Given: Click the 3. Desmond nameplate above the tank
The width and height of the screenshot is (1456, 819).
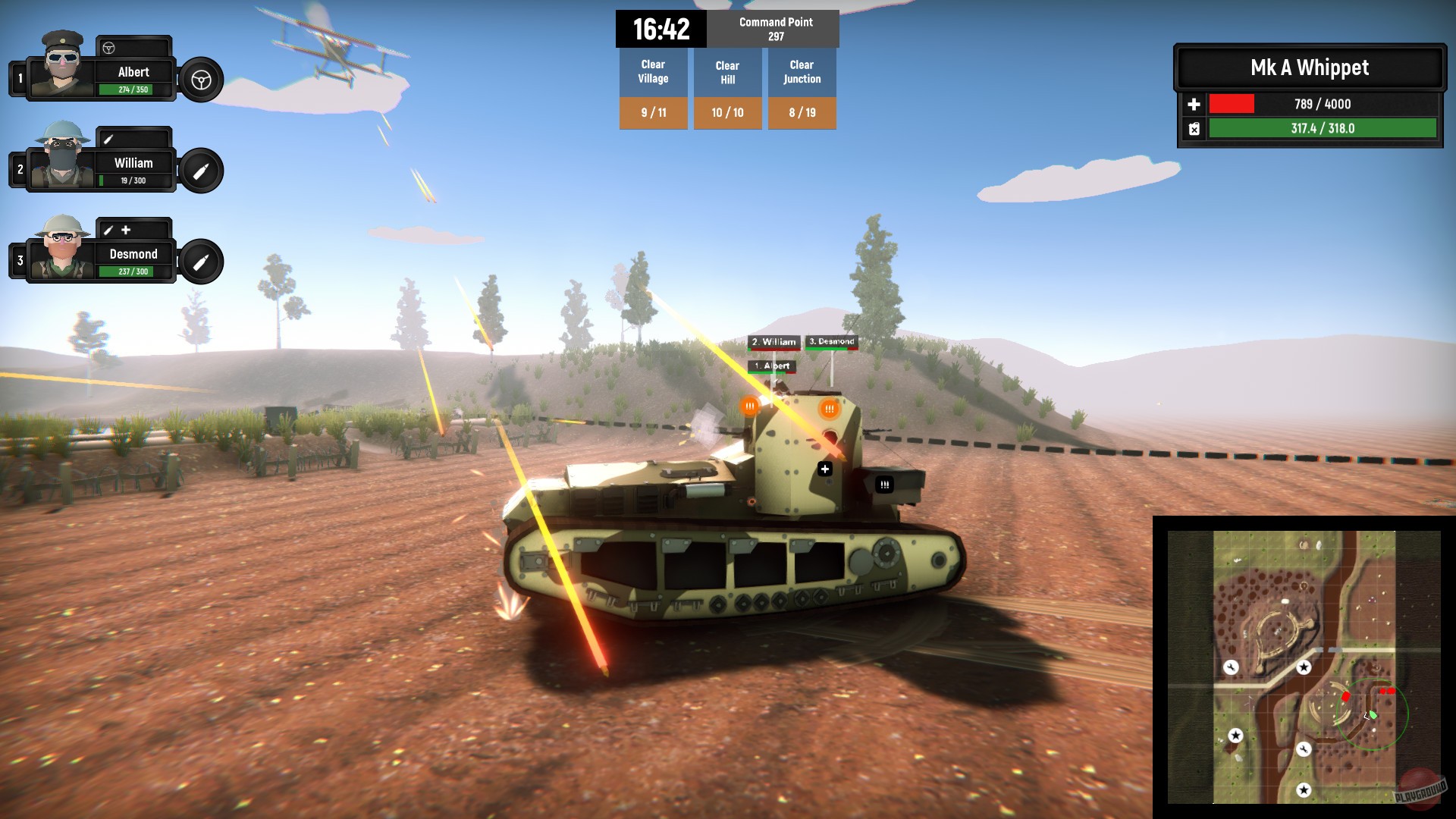Looking at the screenshot, I should click(x=832, y=342).
